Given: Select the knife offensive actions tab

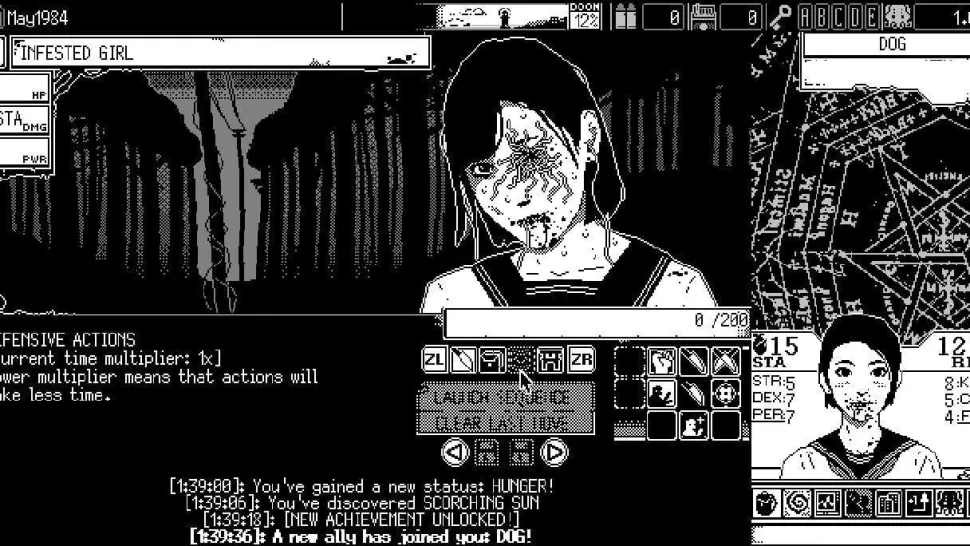Looking at the screenshot, I should coord(462,359).
